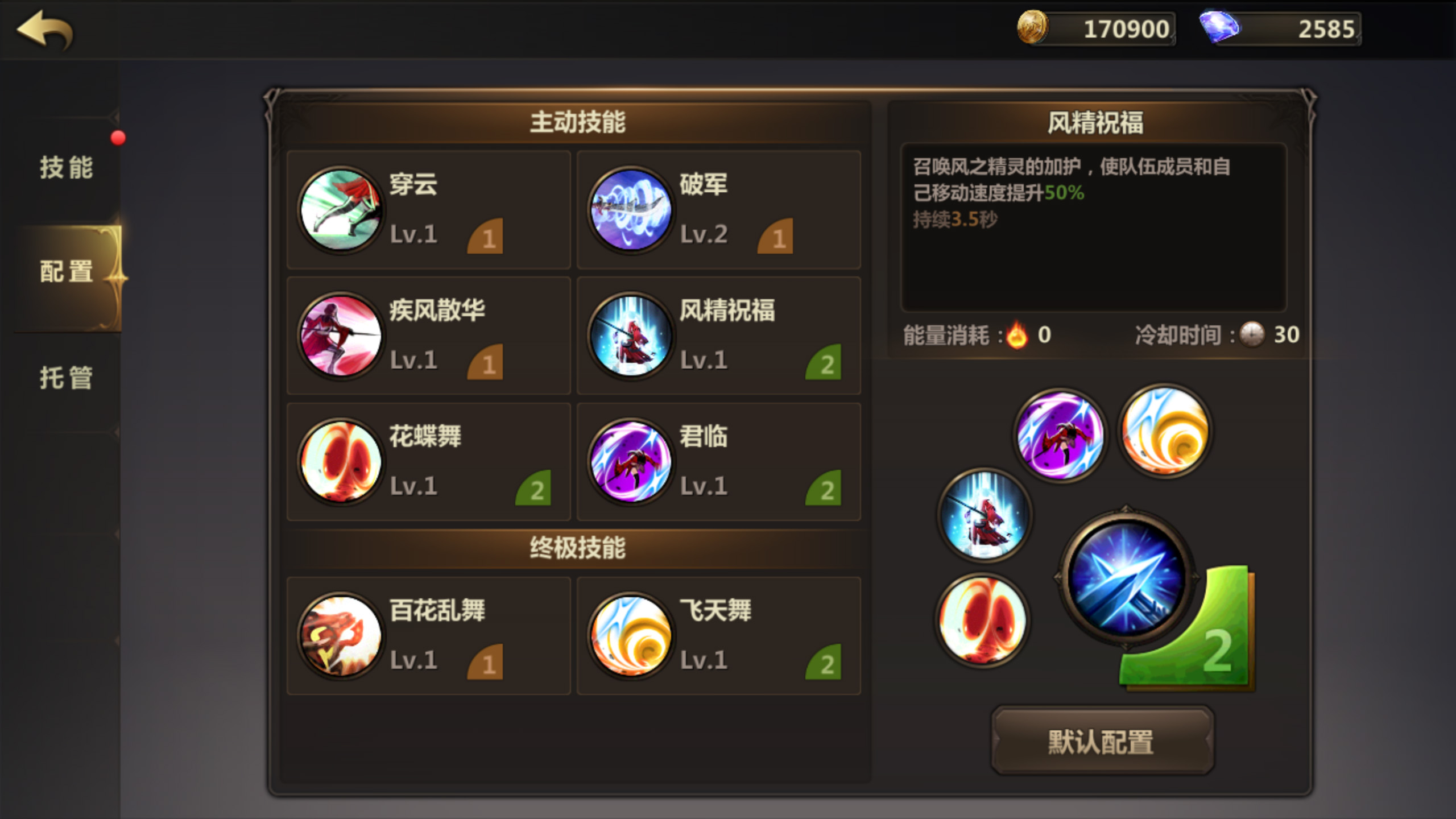
Task: Select the 花蝶舞 skill icon
Action: click(340, 462)
